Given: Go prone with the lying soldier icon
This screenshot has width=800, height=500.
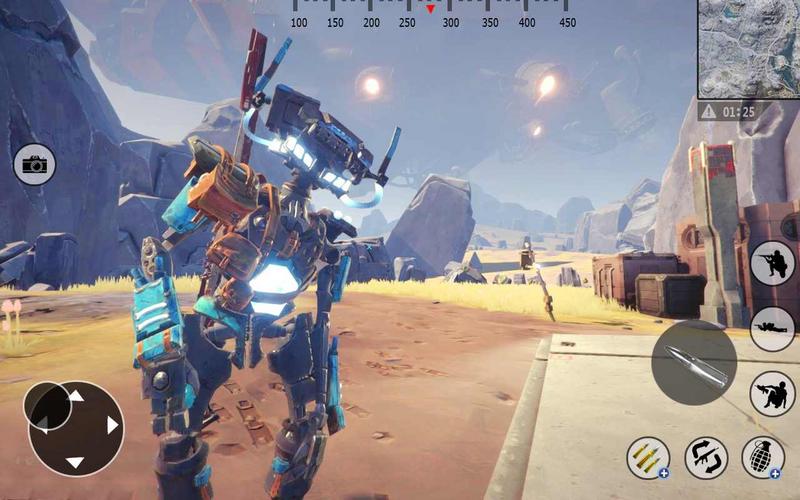Looking at the screenshot, I should point(772,328).
